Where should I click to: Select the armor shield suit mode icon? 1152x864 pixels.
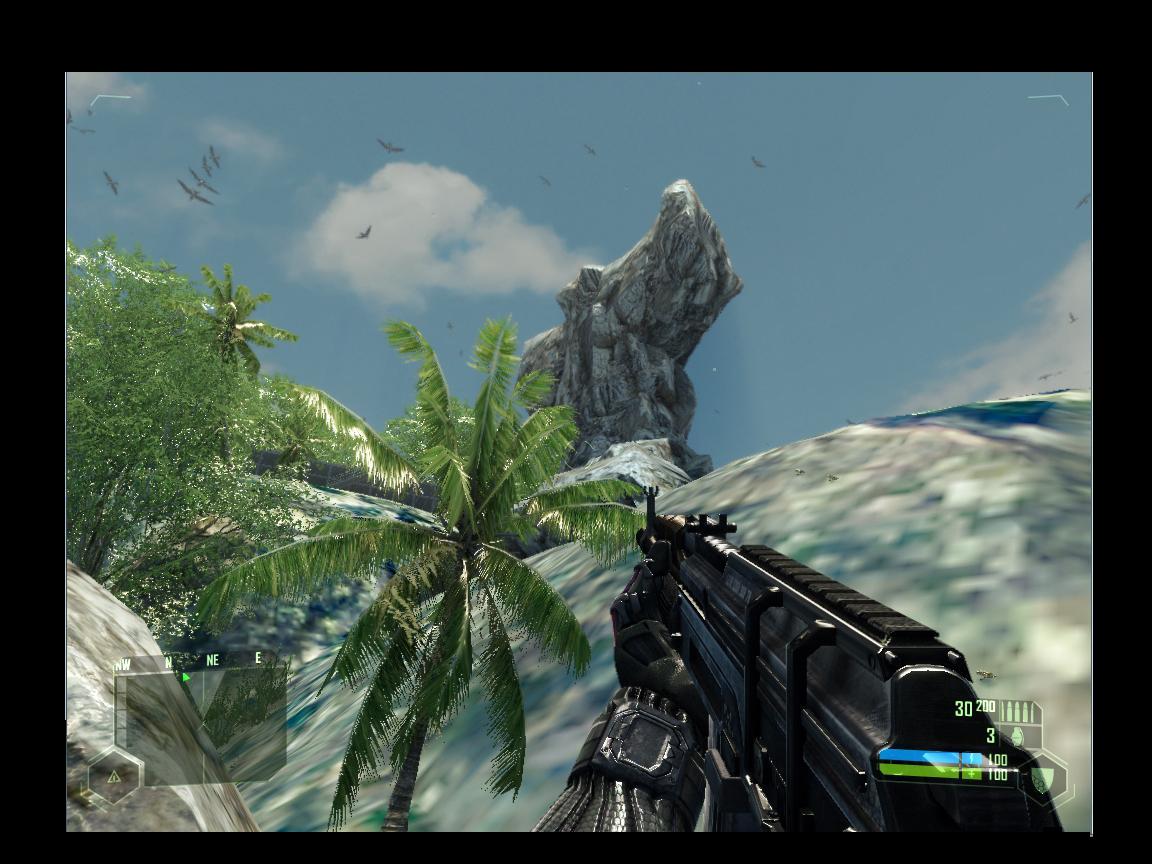click(x=1043, y=778)
